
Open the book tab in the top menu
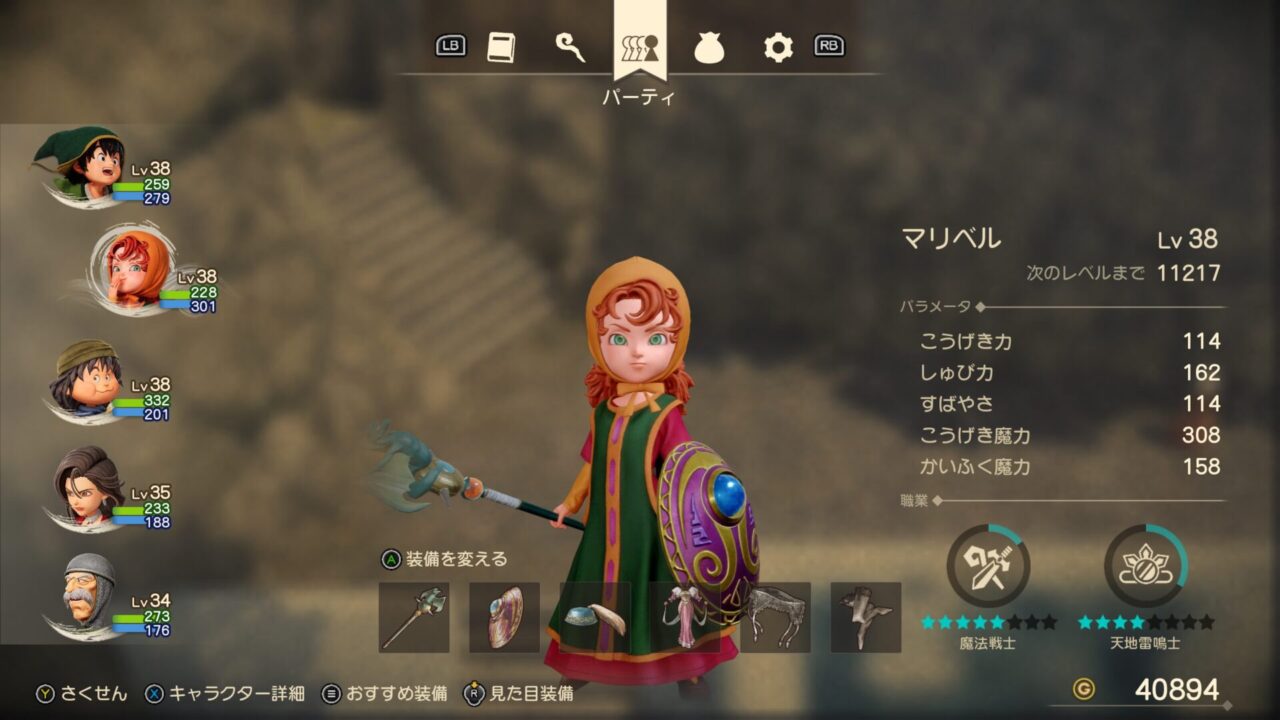(x=501, y=47)
